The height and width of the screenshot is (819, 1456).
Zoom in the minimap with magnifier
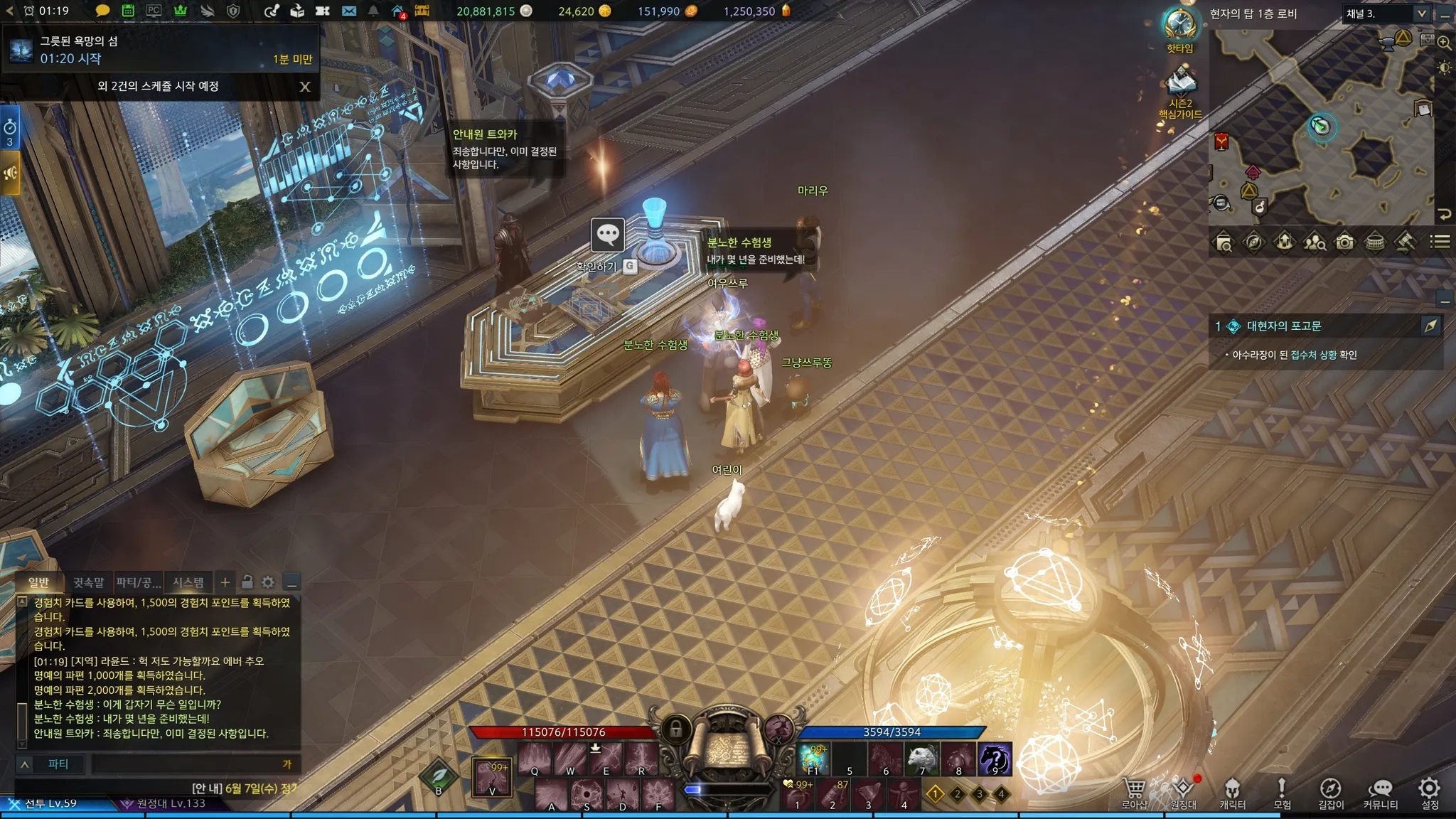click(1444, 42)
